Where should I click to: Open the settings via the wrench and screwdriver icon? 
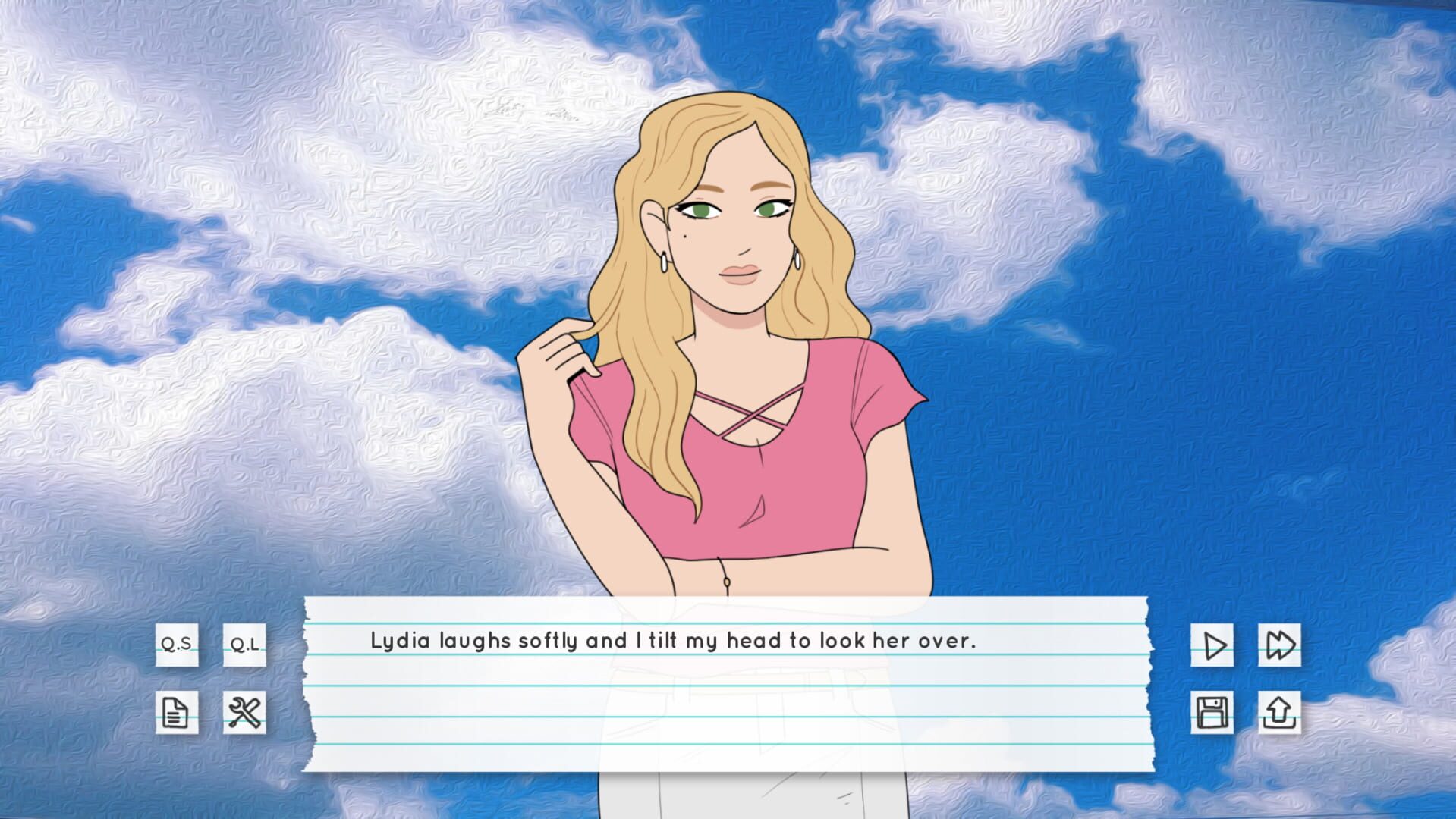click(244, 711)
